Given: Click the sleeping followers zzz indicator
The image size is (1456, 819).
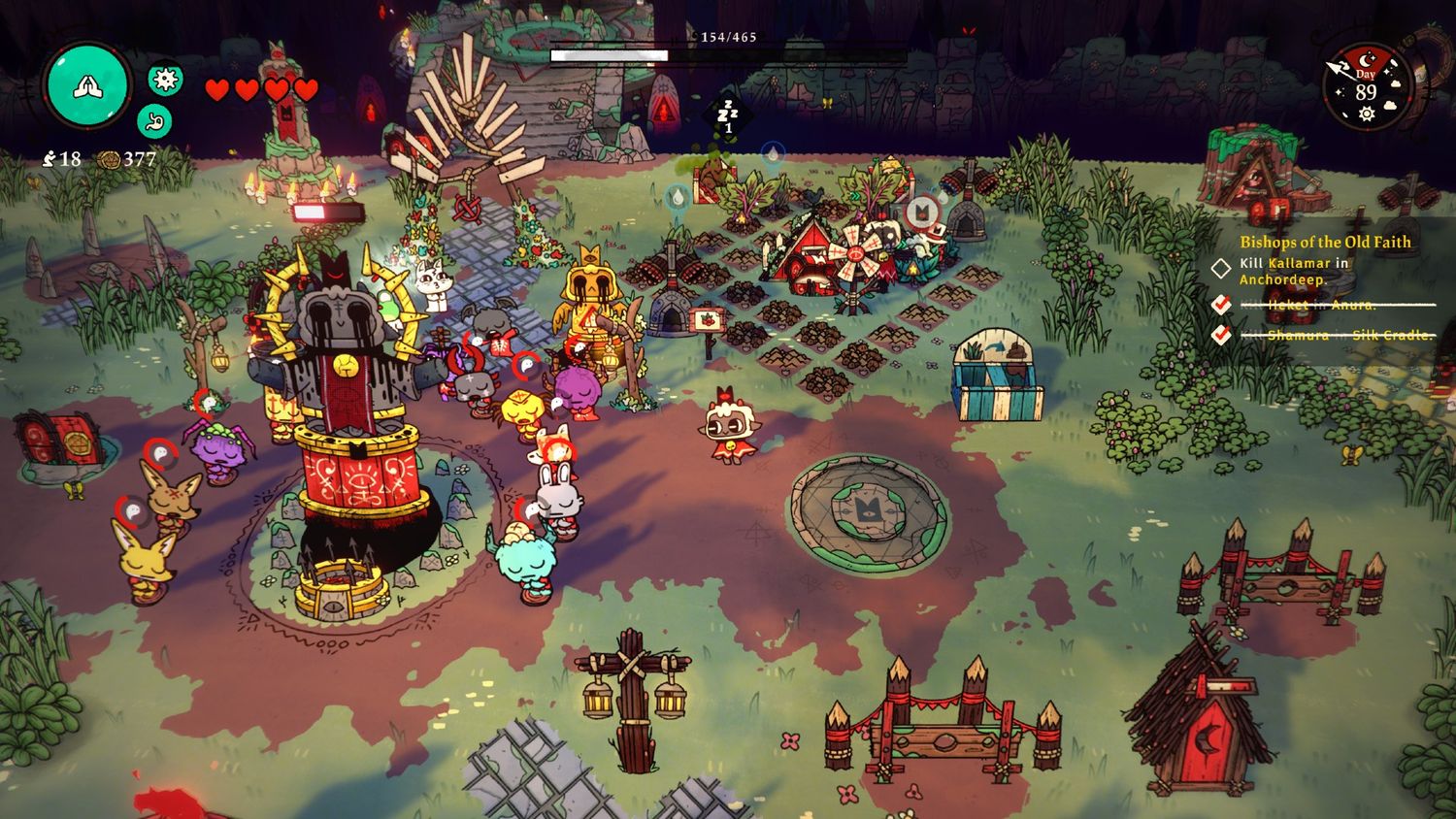Looking at the screenshot, I should 728,114.
